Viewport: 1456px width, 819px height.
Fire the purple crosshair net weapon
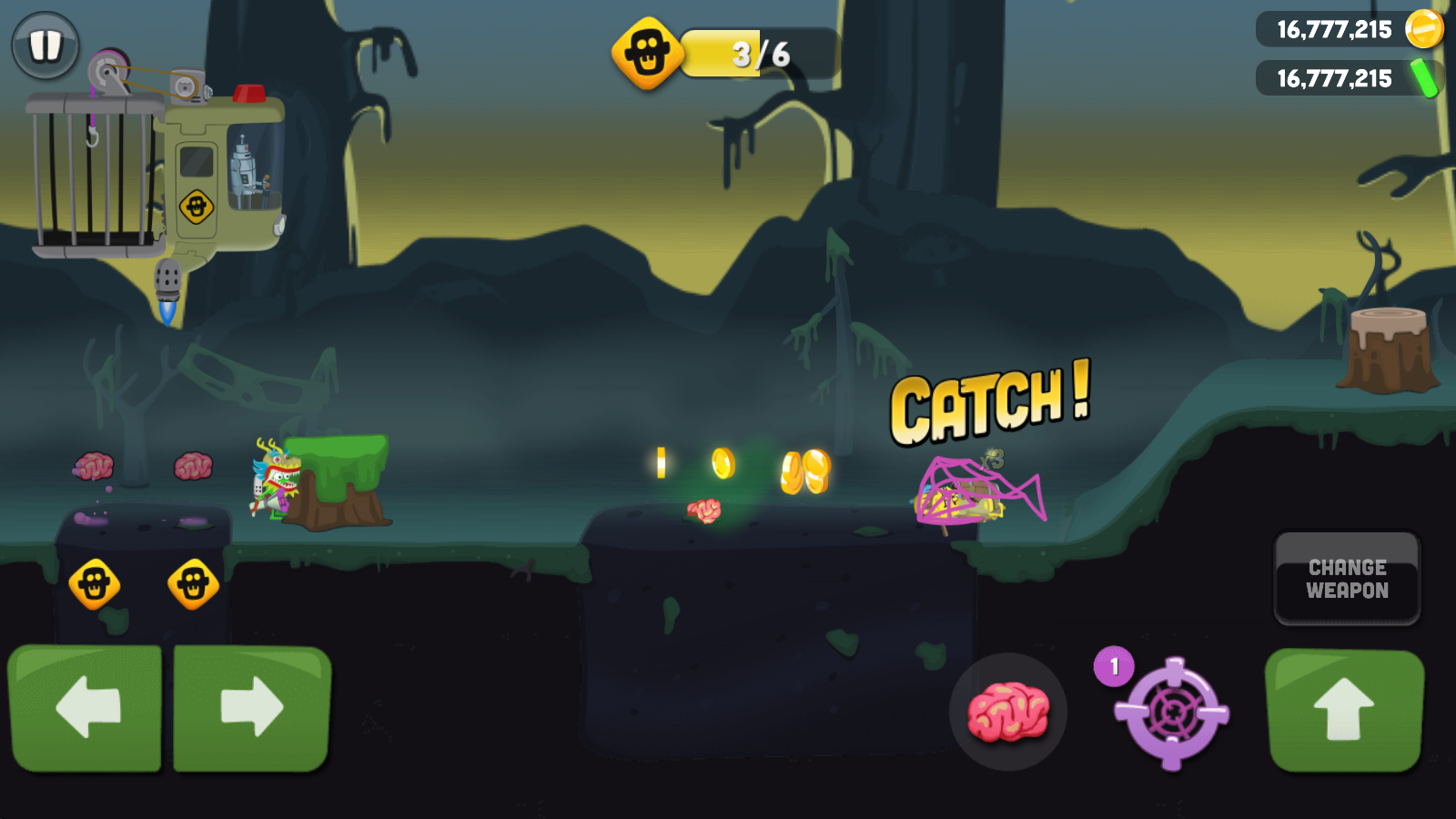pos(1172,713)
